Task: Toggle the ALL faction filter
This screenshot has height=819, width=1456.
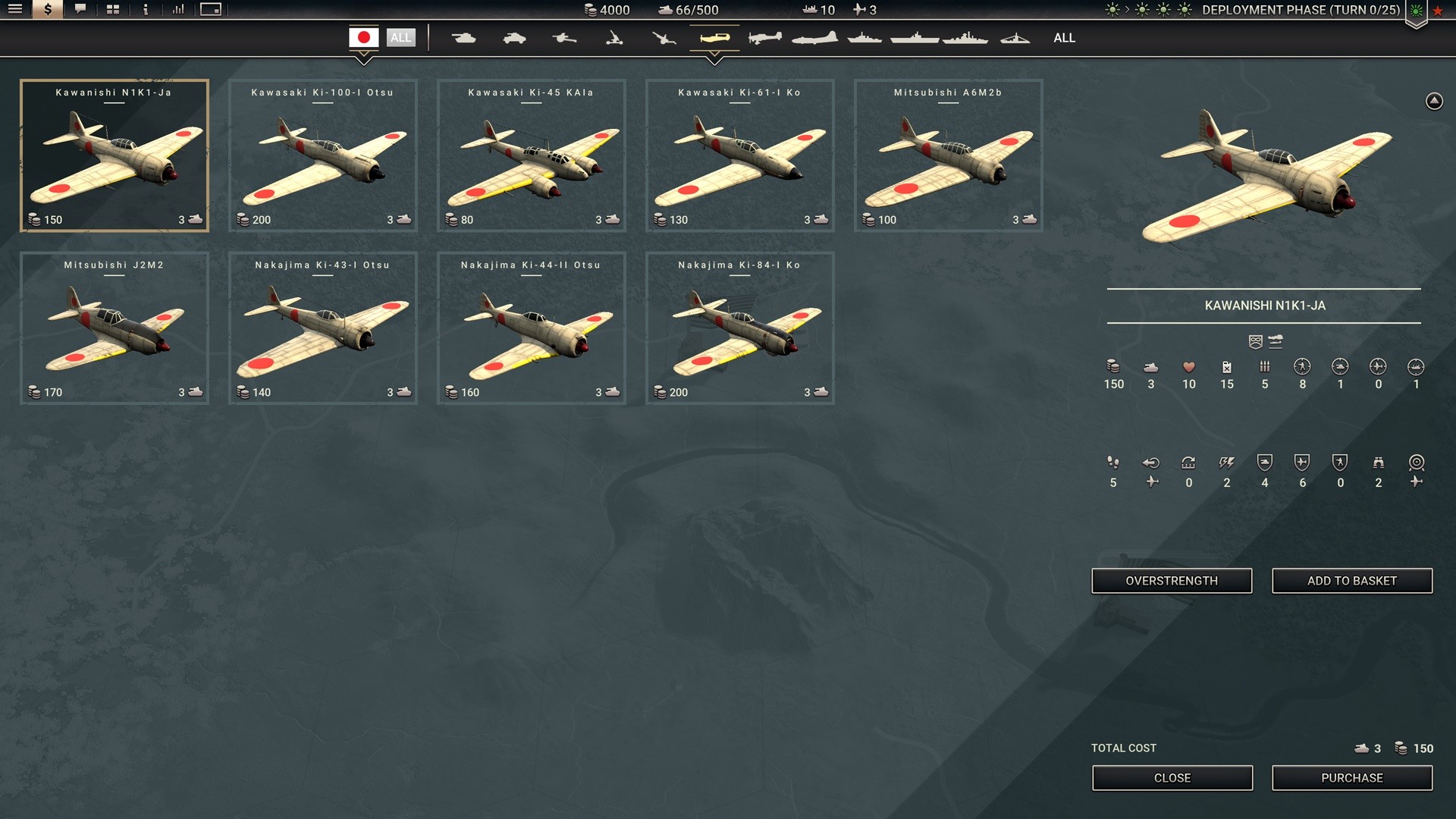Action: (x=402, y=37)
